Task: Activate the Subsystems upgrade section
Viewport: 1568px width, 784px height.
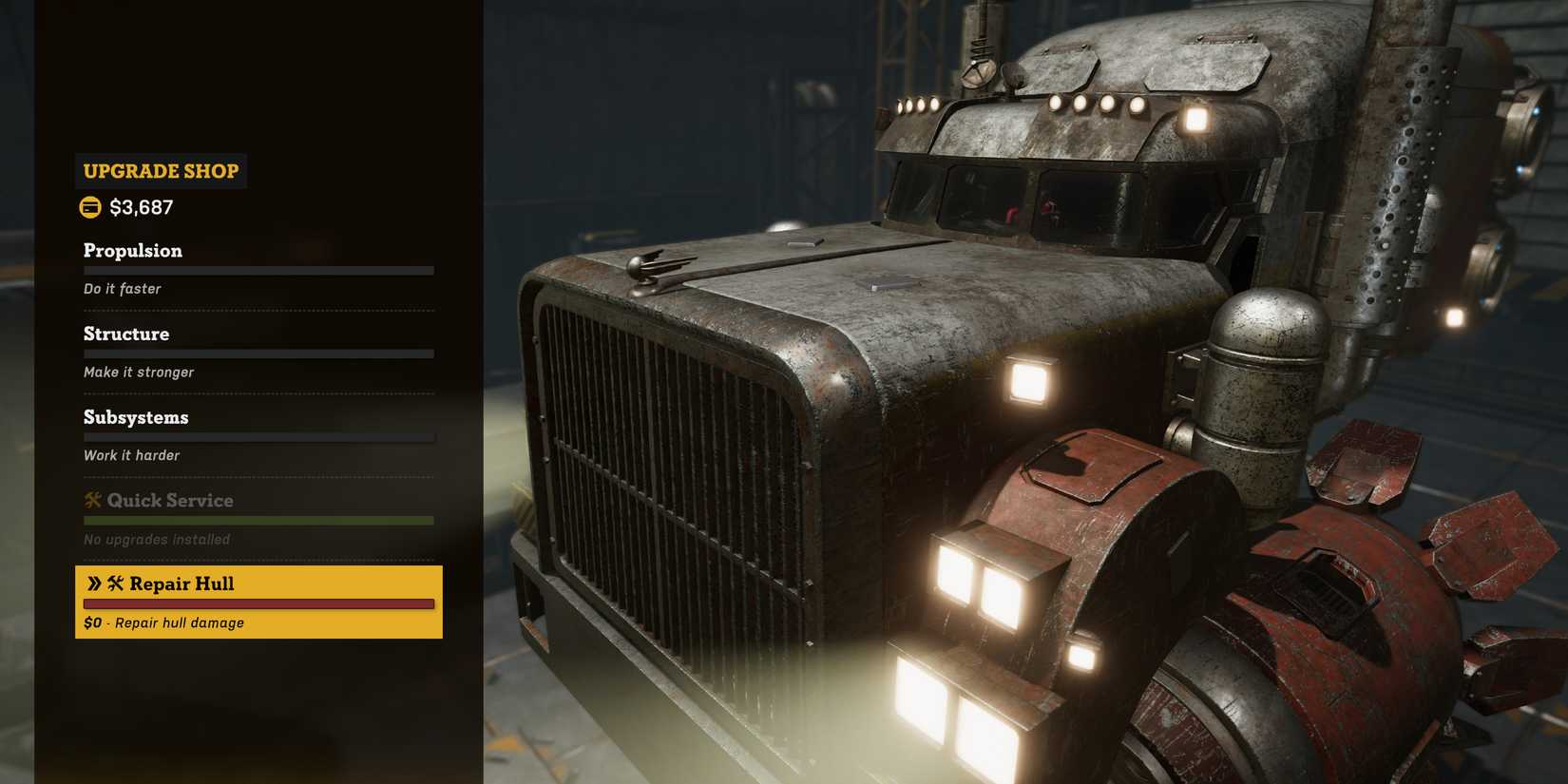Action: (135, 416)
